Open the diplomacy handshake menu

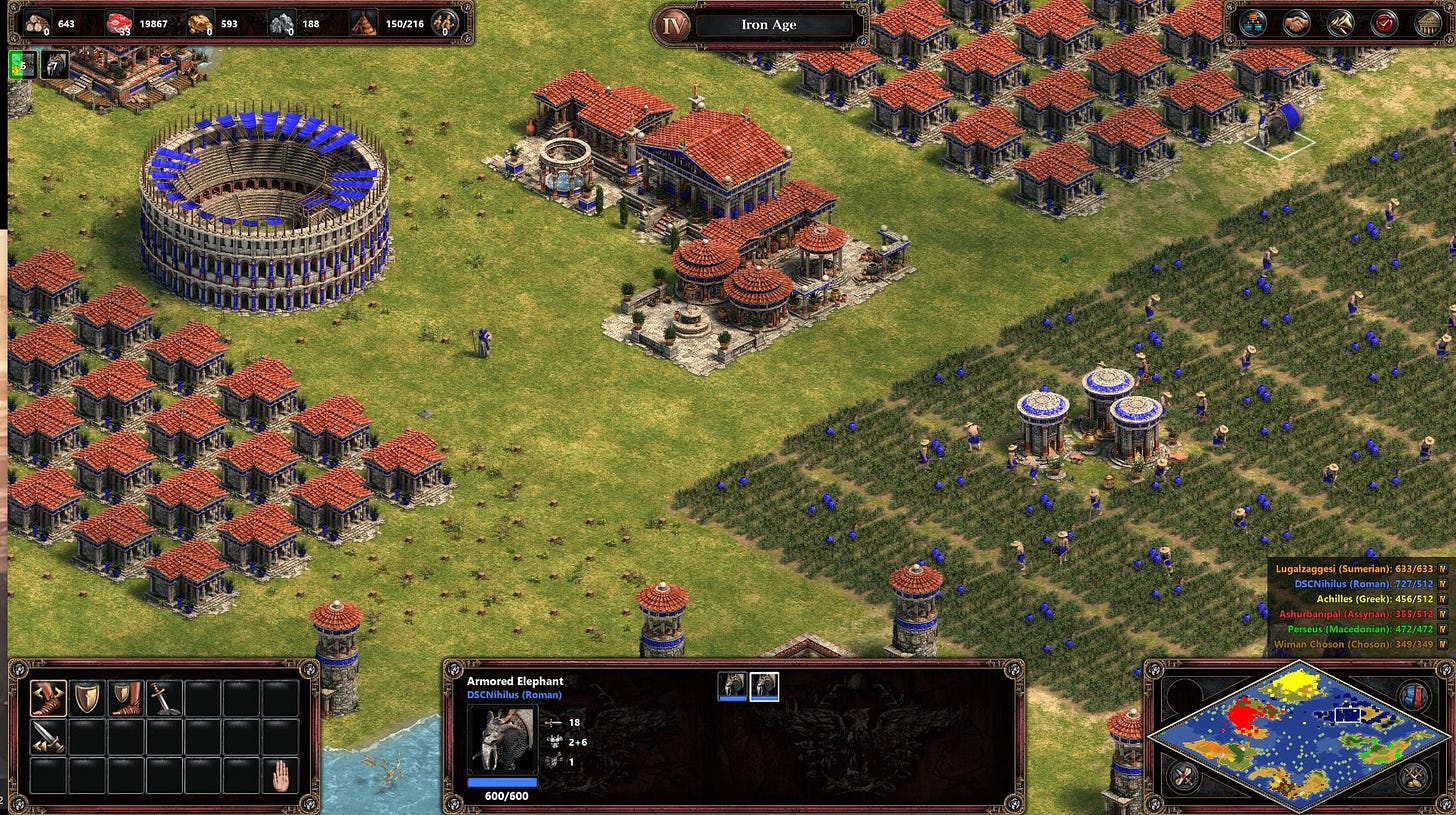(x=1297, y=22)
